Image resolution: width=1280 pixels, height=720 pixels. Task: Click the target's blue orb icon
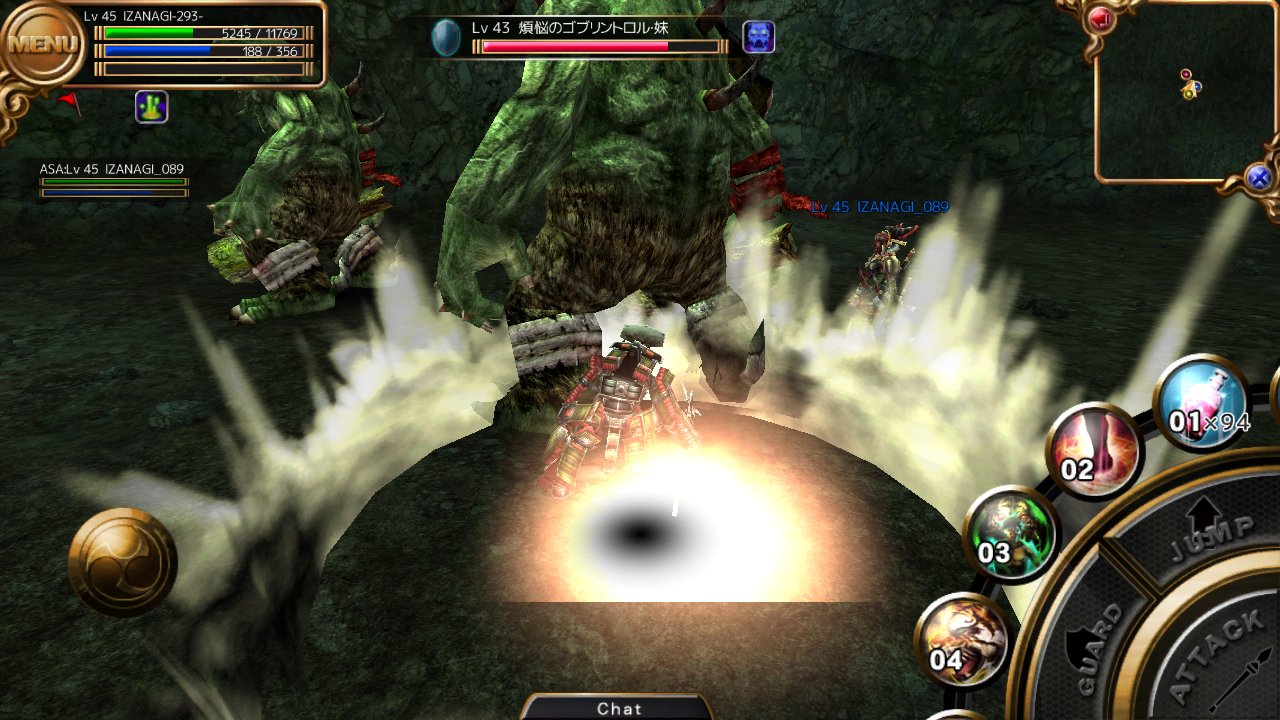[446, 38]
